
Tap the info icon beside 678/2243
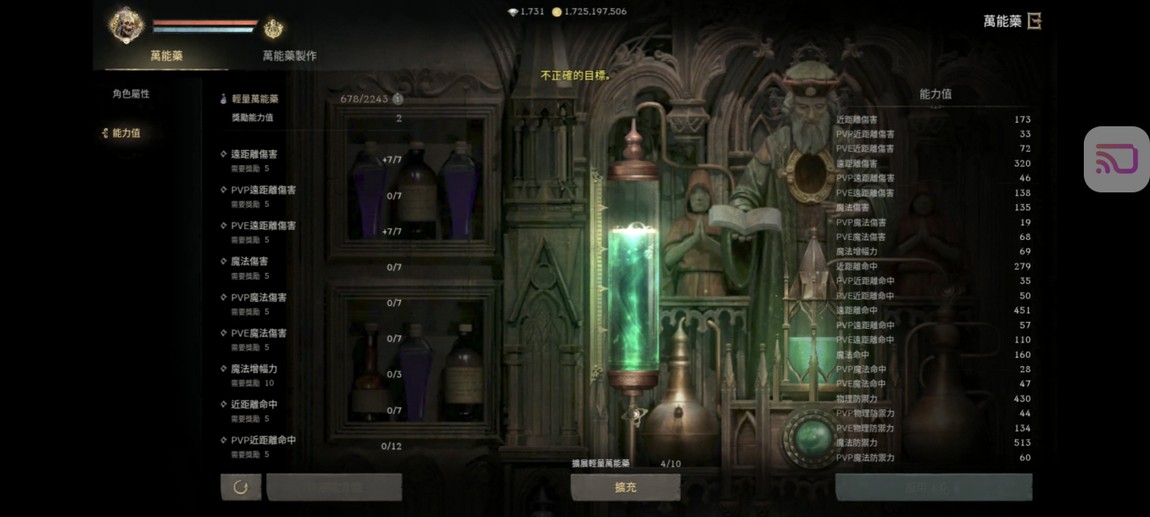click(397, 99)
